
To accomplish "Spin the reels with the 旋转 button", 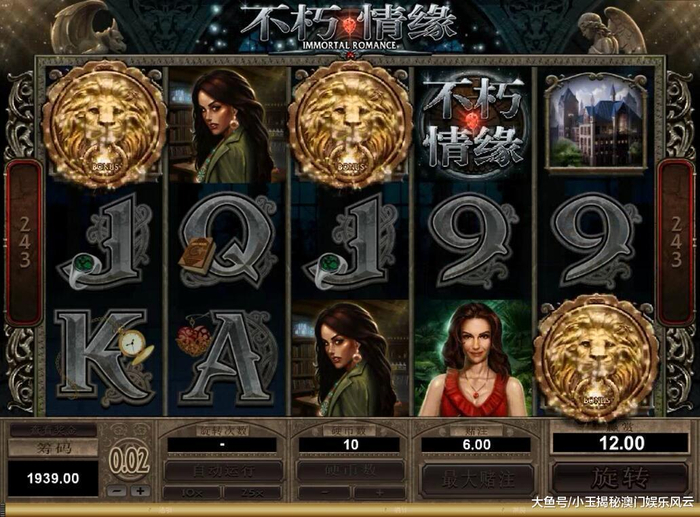I will point(612,478).
